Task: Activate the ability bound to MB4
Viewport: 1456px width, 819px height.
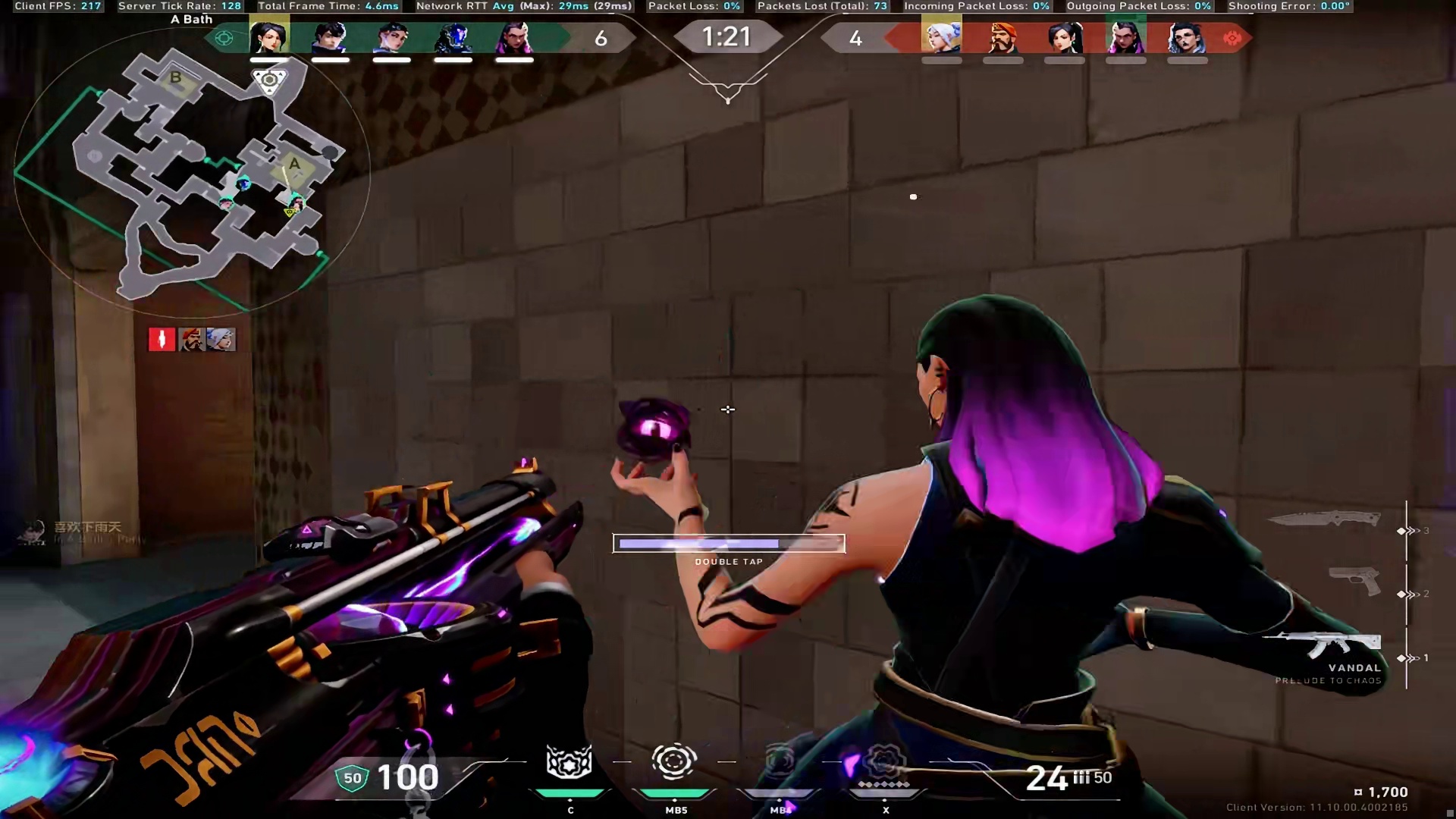Action: click(780, 763)
